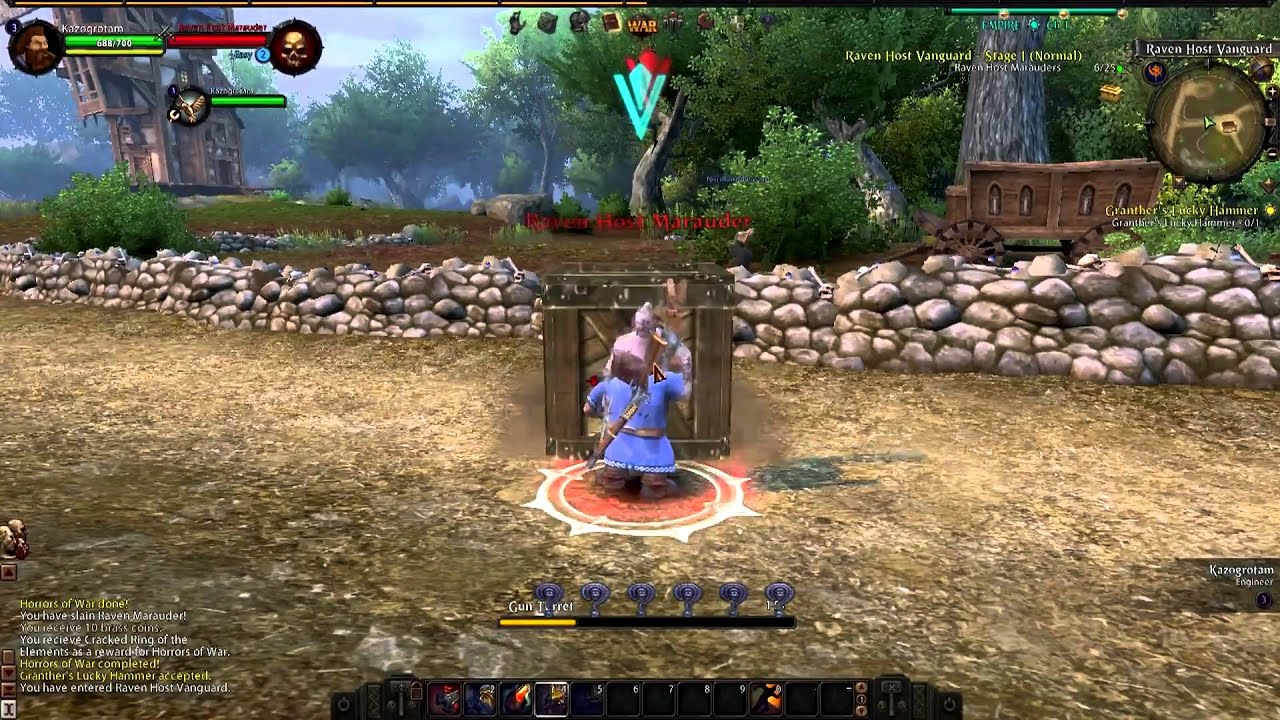This screenshot has width=1280, height=720.
Task: Activate the highlighted slot 4 ability
Action: (552, 699)
